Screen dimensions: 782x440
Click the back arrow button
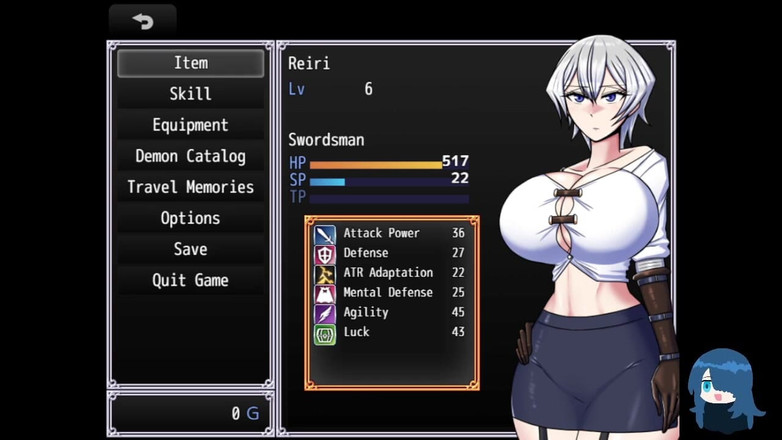tap(143, 21)
